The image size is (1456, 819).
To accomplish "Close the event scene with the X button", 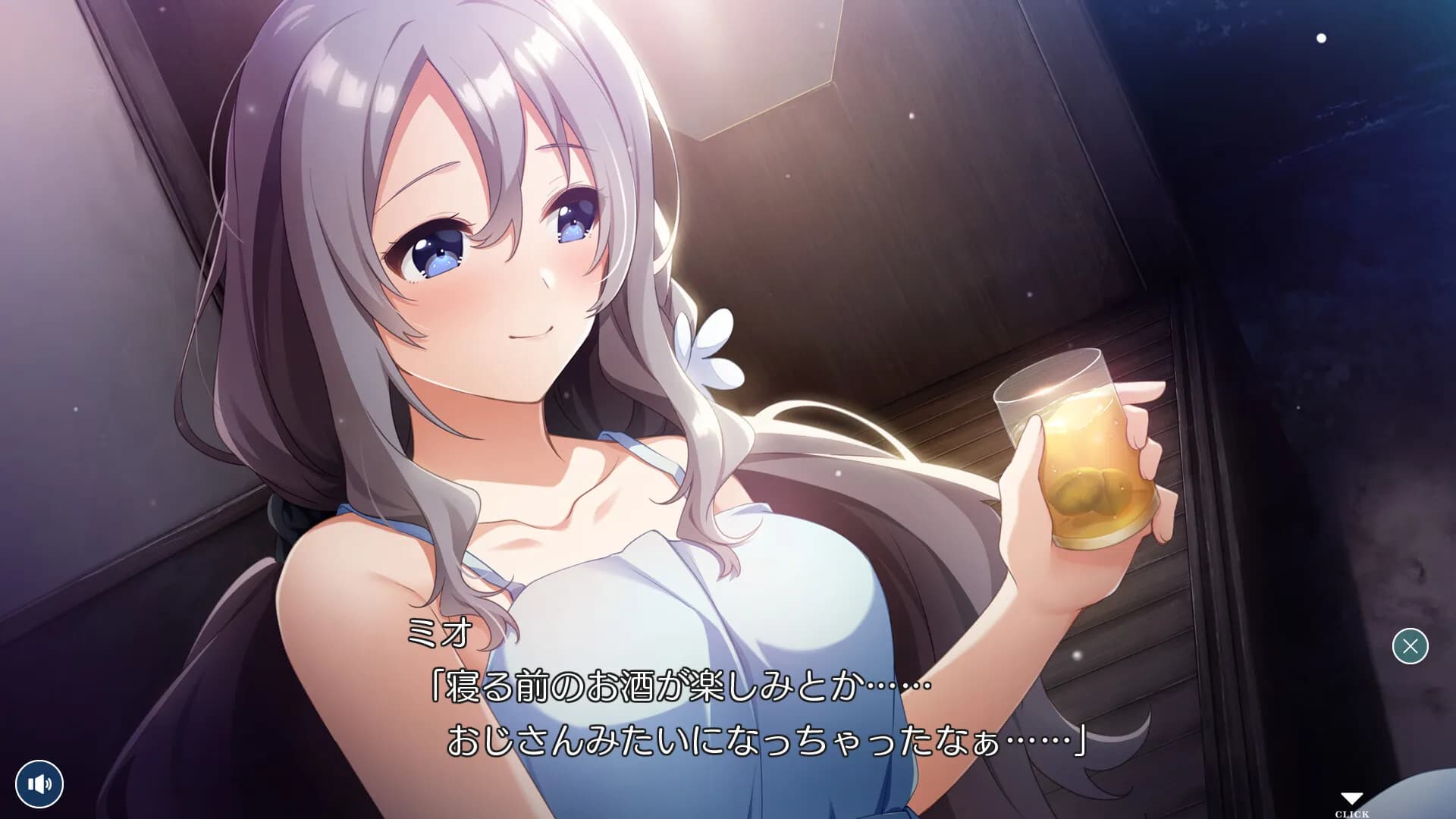I will click(1410, 645).
